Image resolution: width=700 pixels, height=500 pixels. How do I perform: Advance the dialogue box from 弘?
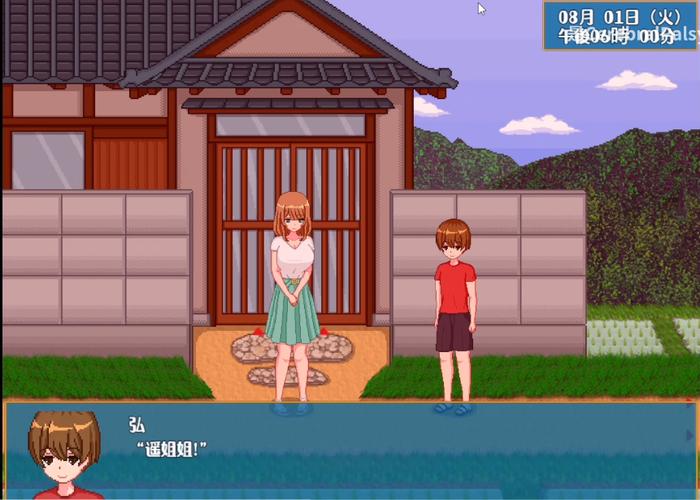pos(350,450)
